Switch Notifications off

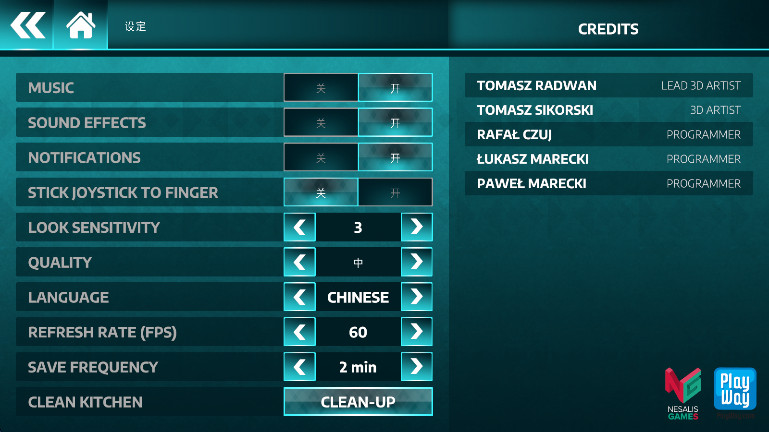321,158
